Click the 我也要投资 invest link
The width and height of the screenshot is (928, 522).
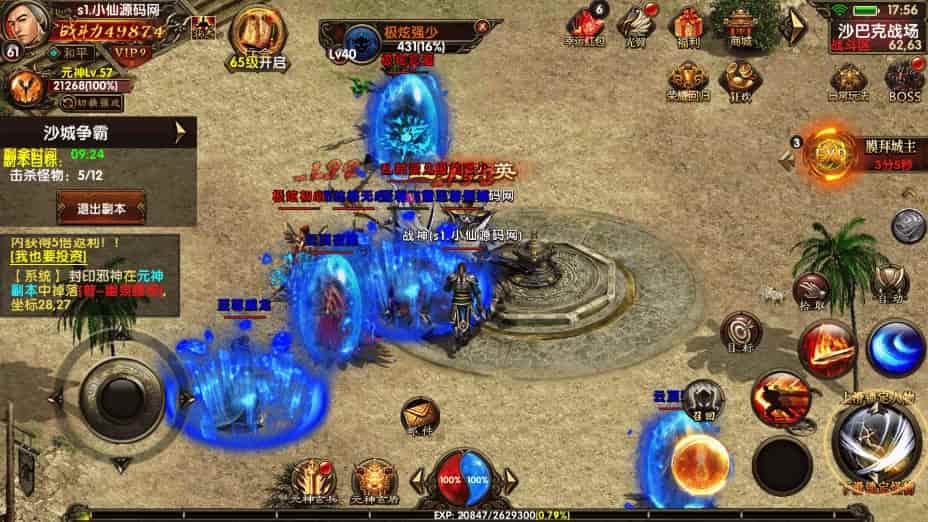coord(47,259)
